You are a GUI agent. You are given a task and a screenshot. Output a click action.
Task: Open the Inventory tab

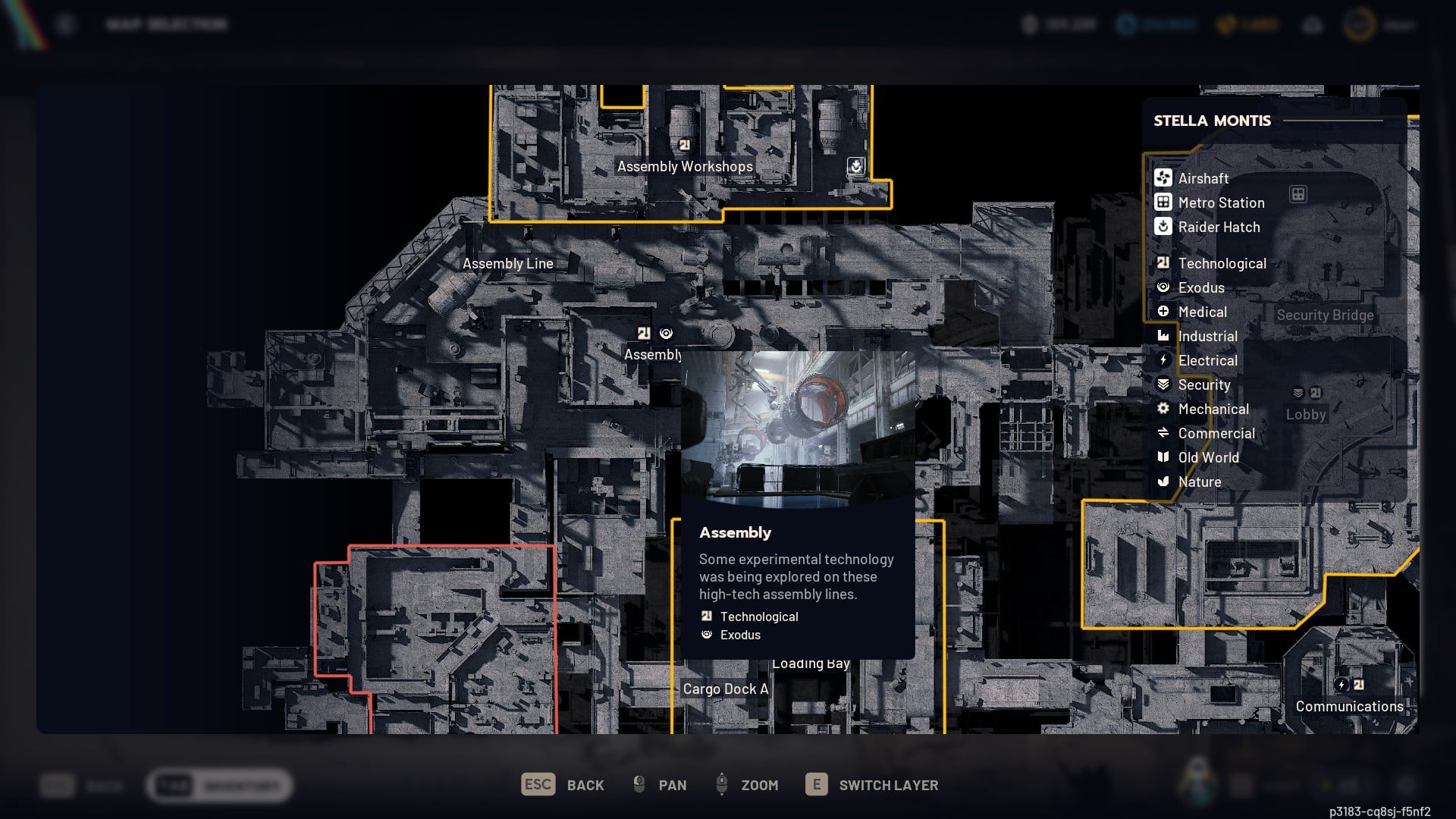pyautogui.click(x=218, y=786)
